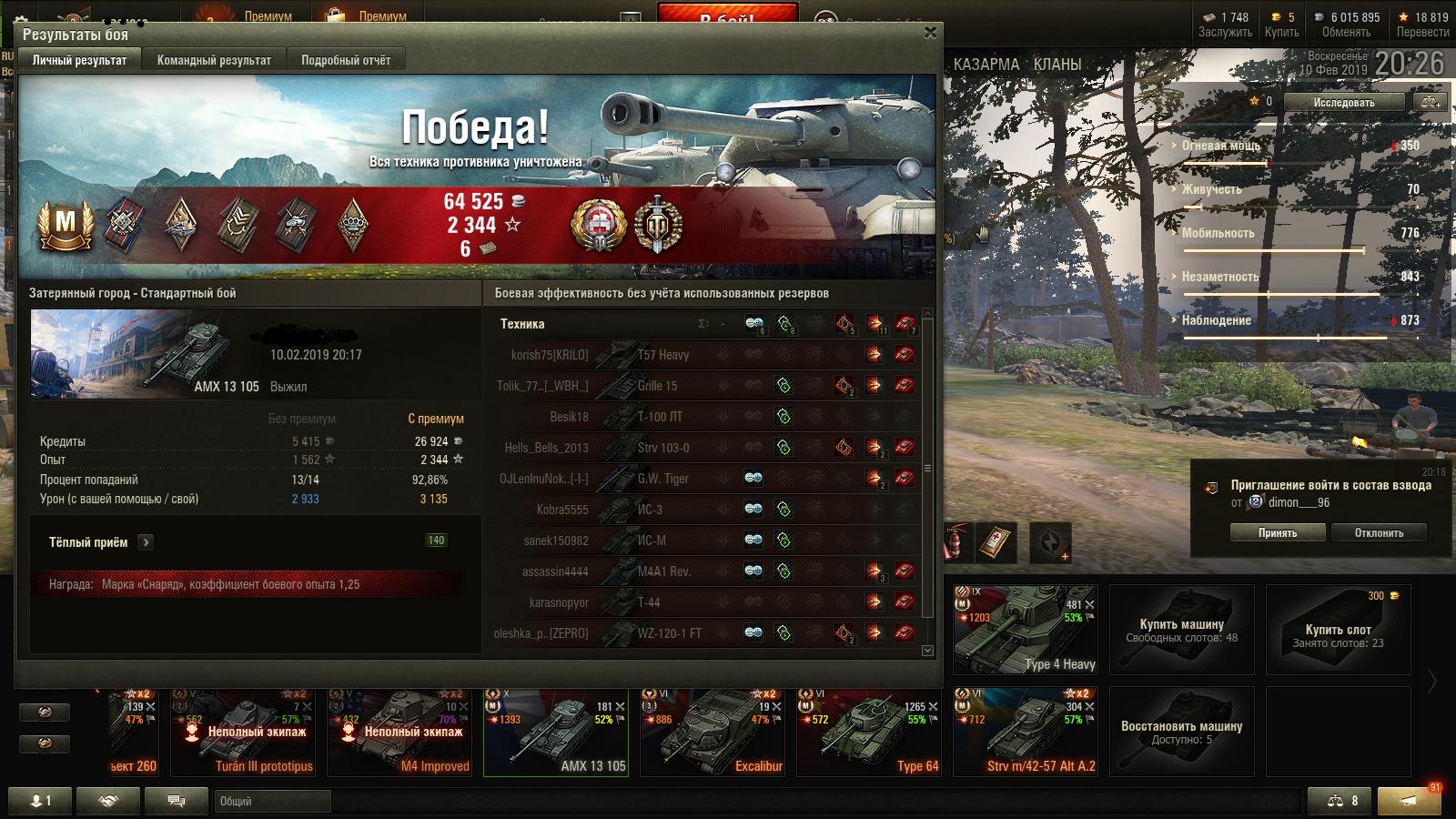Decline the platoon invitation with Отклонить
The width and height of the screenshot is (1456, 819).
pos(1379,533)
